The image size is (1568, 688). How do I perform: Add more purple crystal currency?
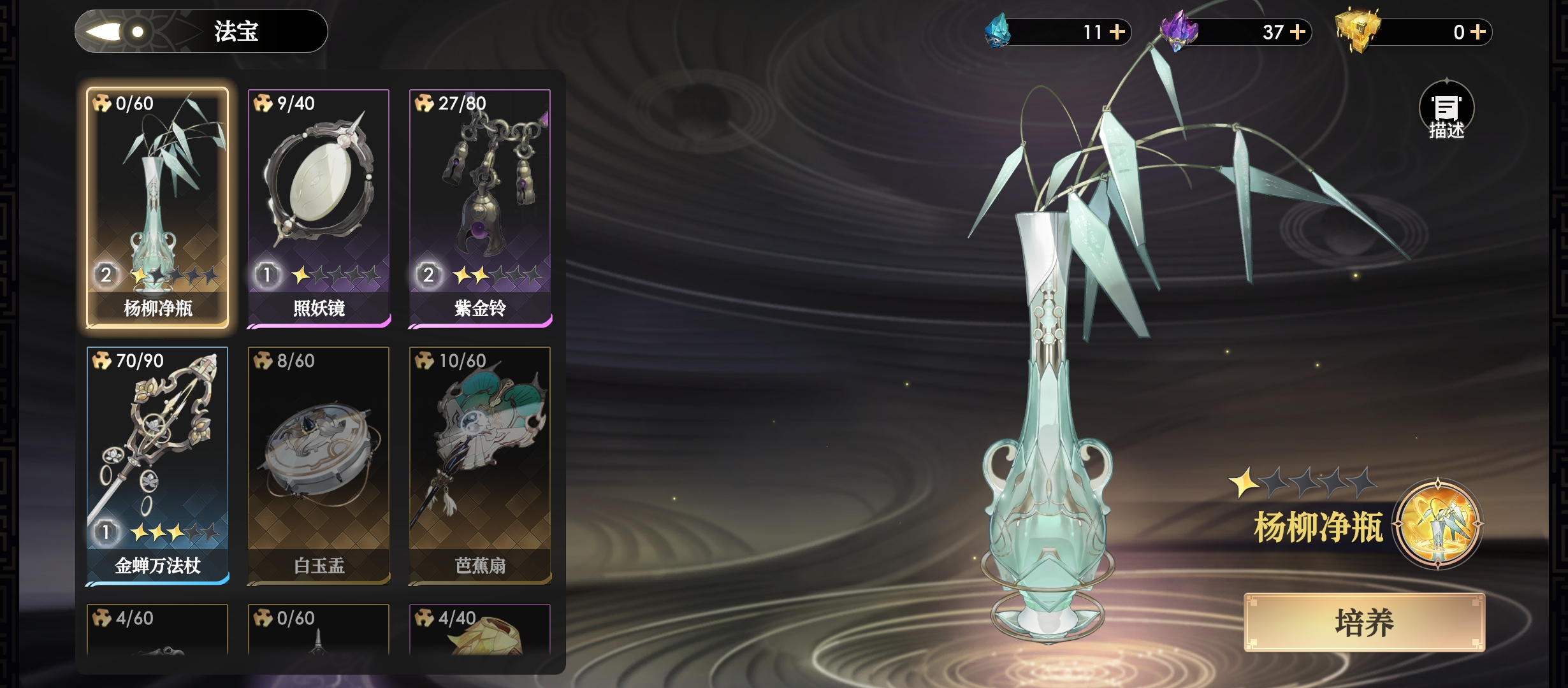[1298, 32]
